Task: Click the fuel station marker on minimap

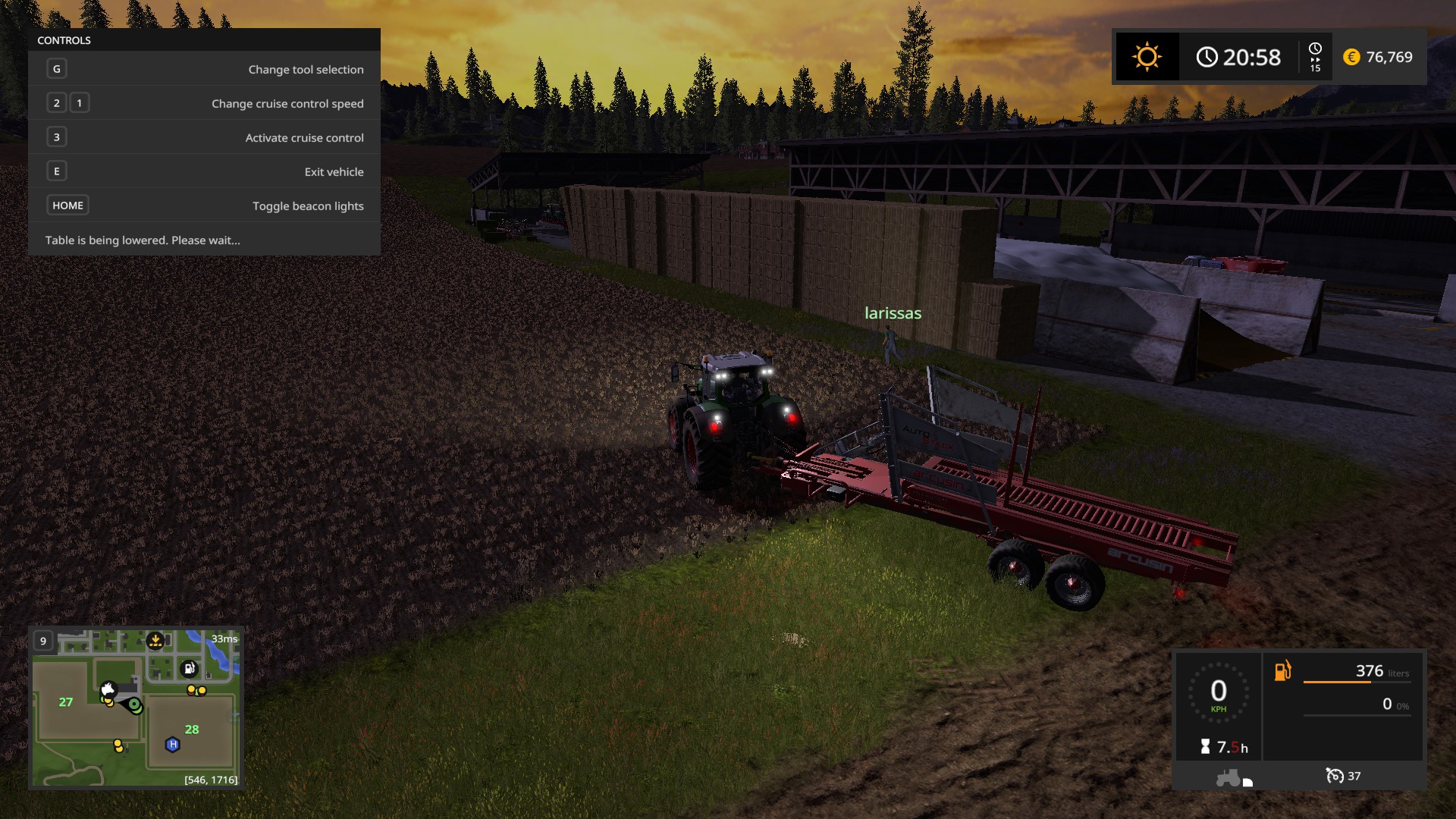Action: pyautogui.click(x=189, y=669)
